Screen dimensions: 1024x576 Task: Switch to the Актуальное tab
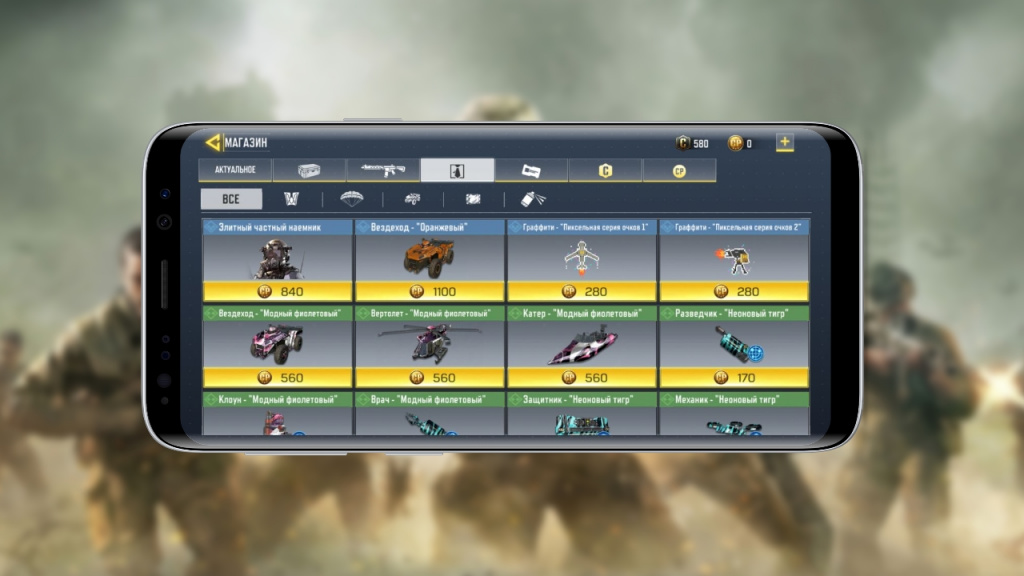pyautogui.click(x=235, y=170)
